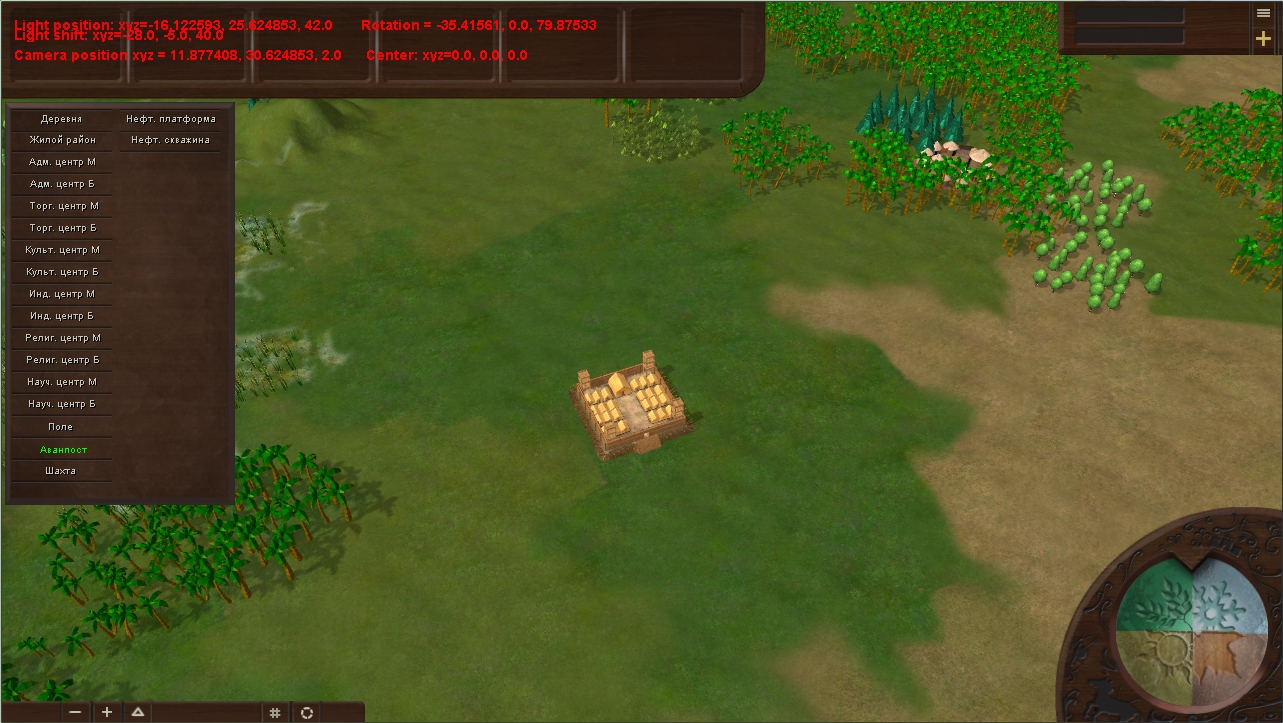Toggle the grid hash button
This screenshot has width=1283, height=723.
click(x=274, y=712)
